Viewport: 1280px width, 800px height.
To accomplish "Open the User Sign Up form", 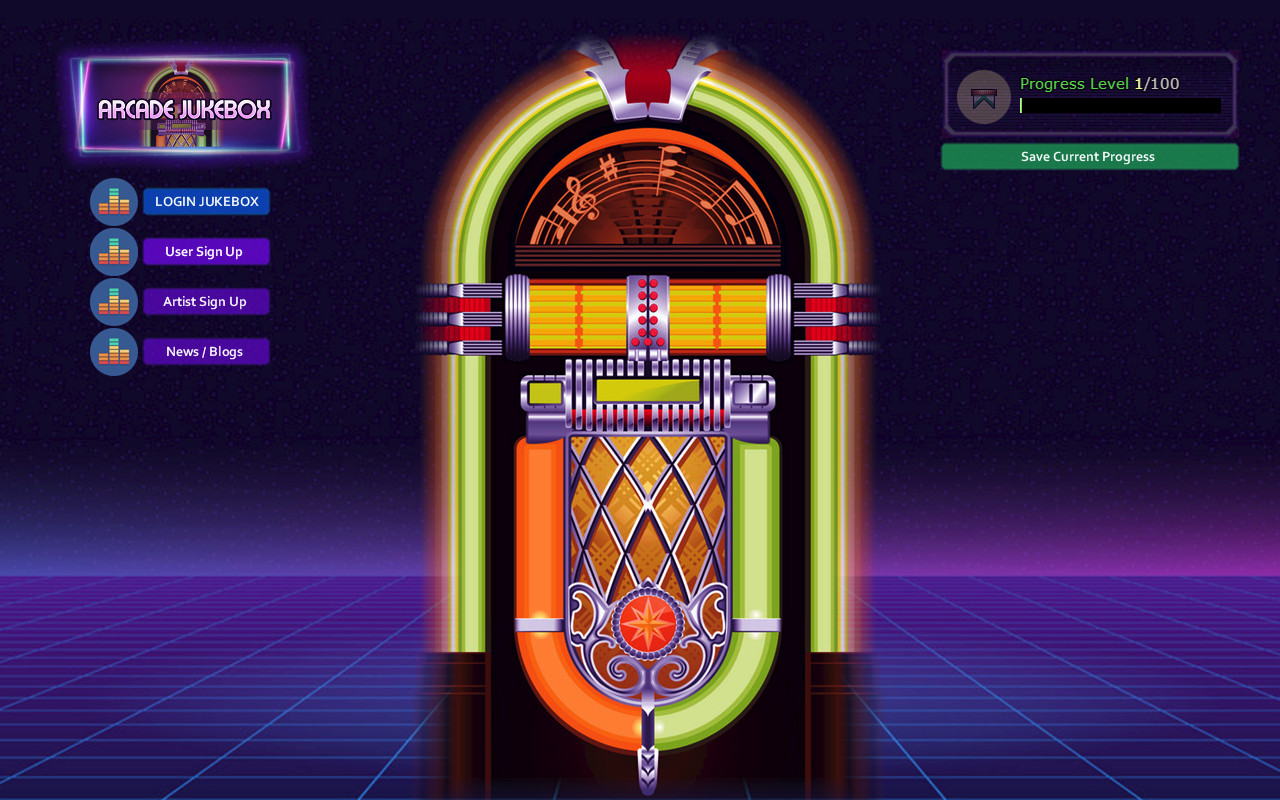I will coord(206,251).
